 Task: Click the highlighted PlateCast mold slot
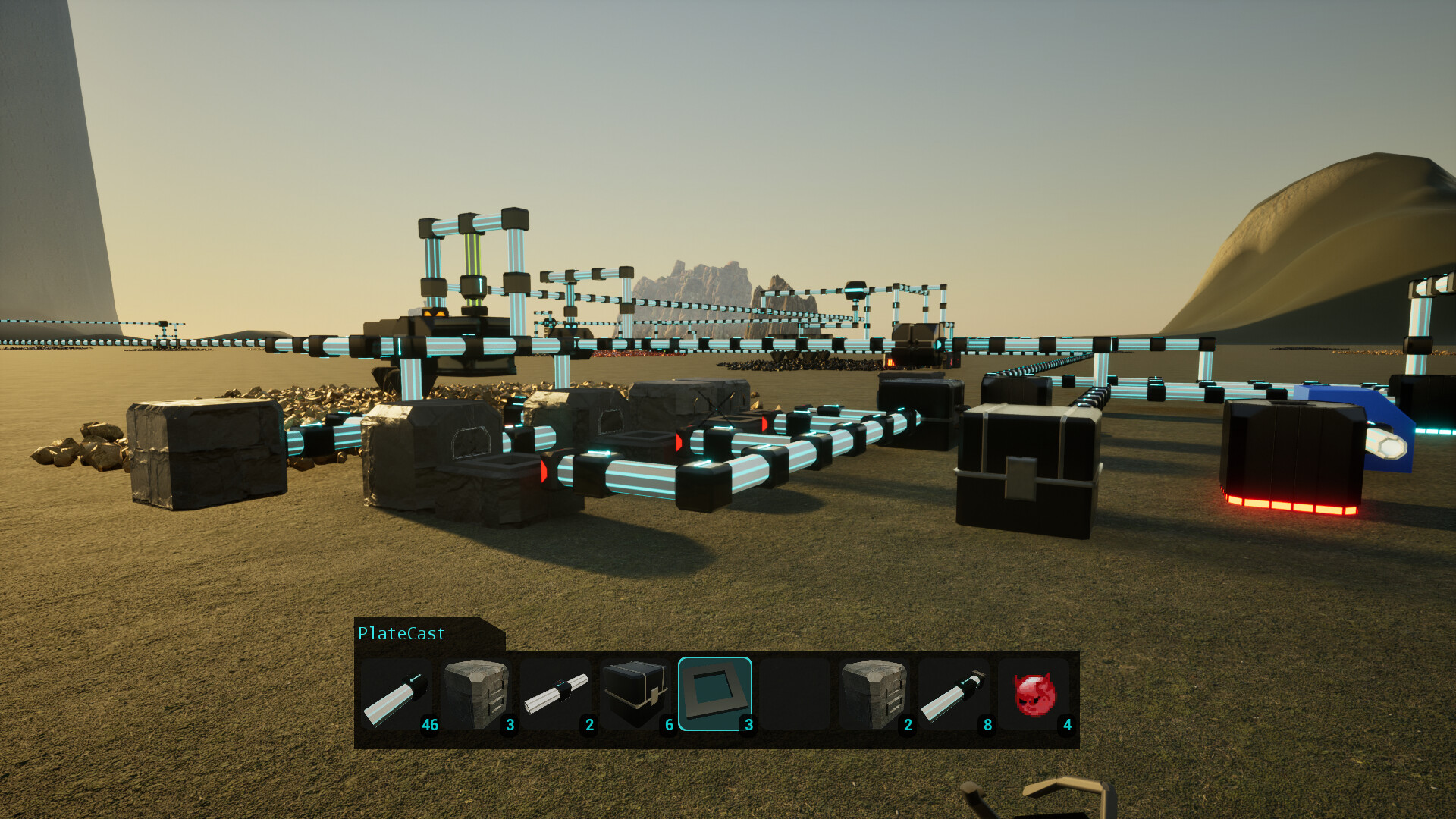click(716, 694)
